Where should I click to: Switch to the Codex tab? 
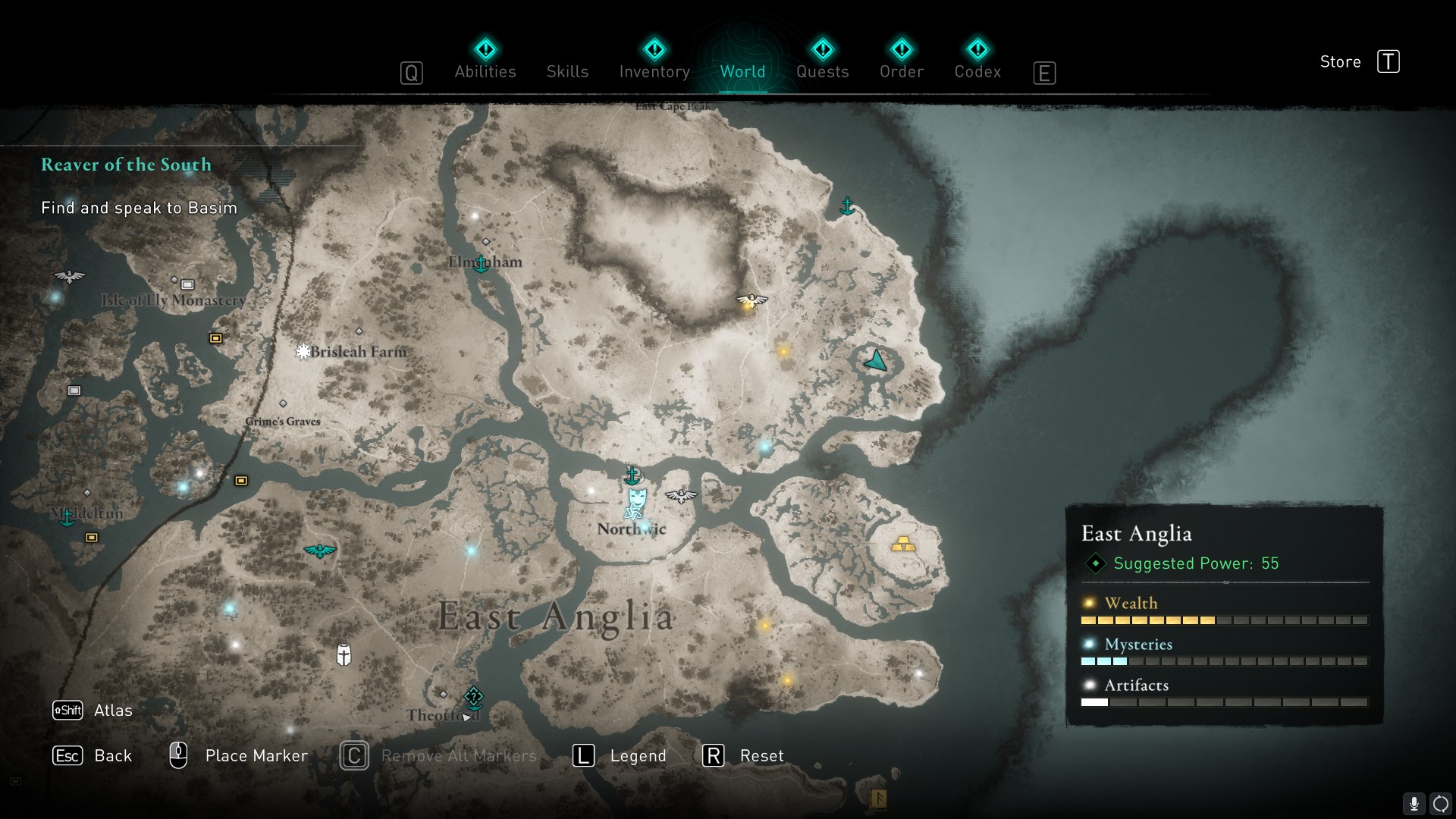pyautogui.click(x=977, y=71)
